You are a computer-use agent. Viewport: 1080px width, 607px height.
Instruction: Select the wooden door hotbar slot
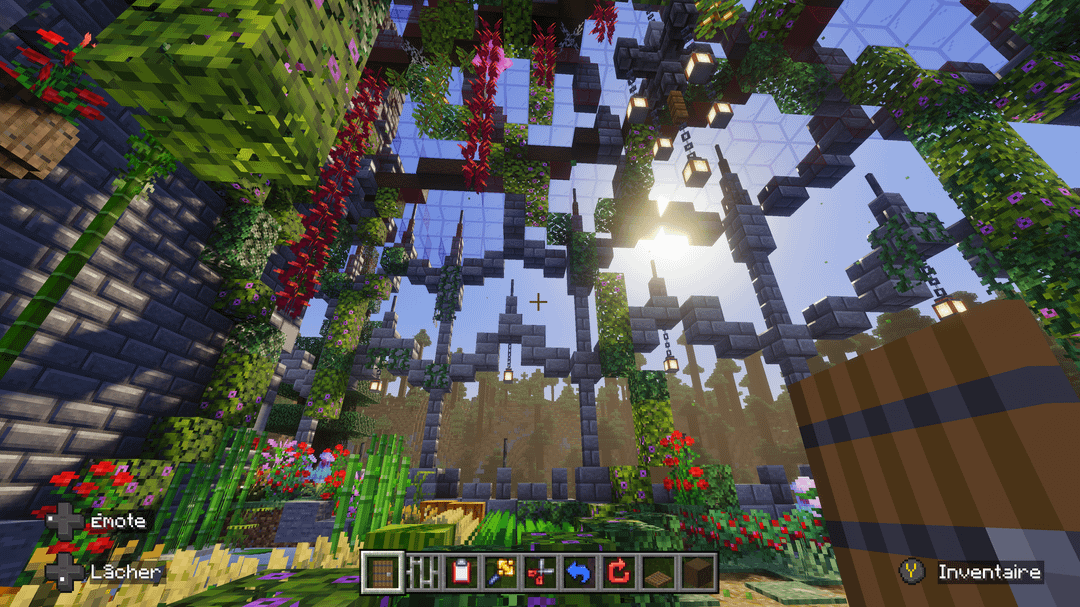[x=383, y=573]
